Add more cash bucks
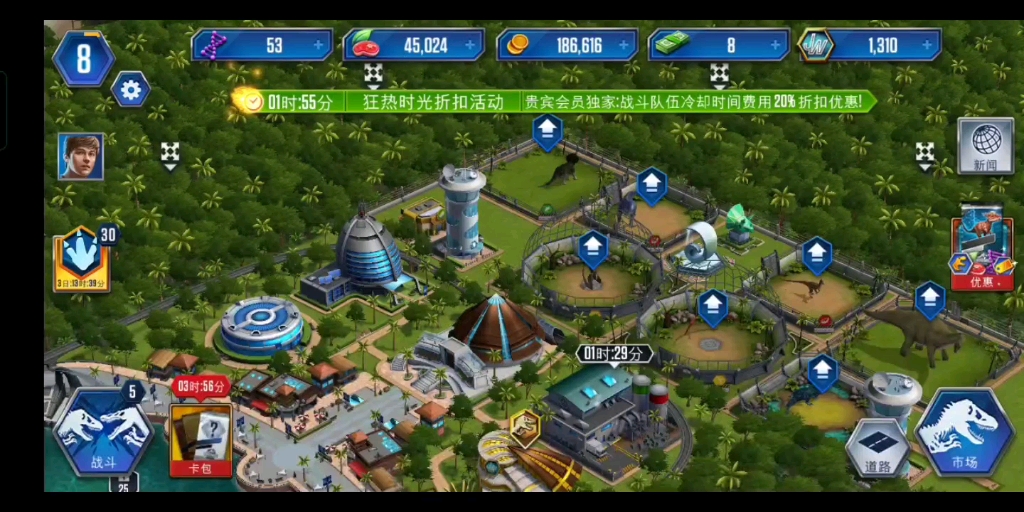The height and width of the screenshot is (512, 1024). pos(777,45)
